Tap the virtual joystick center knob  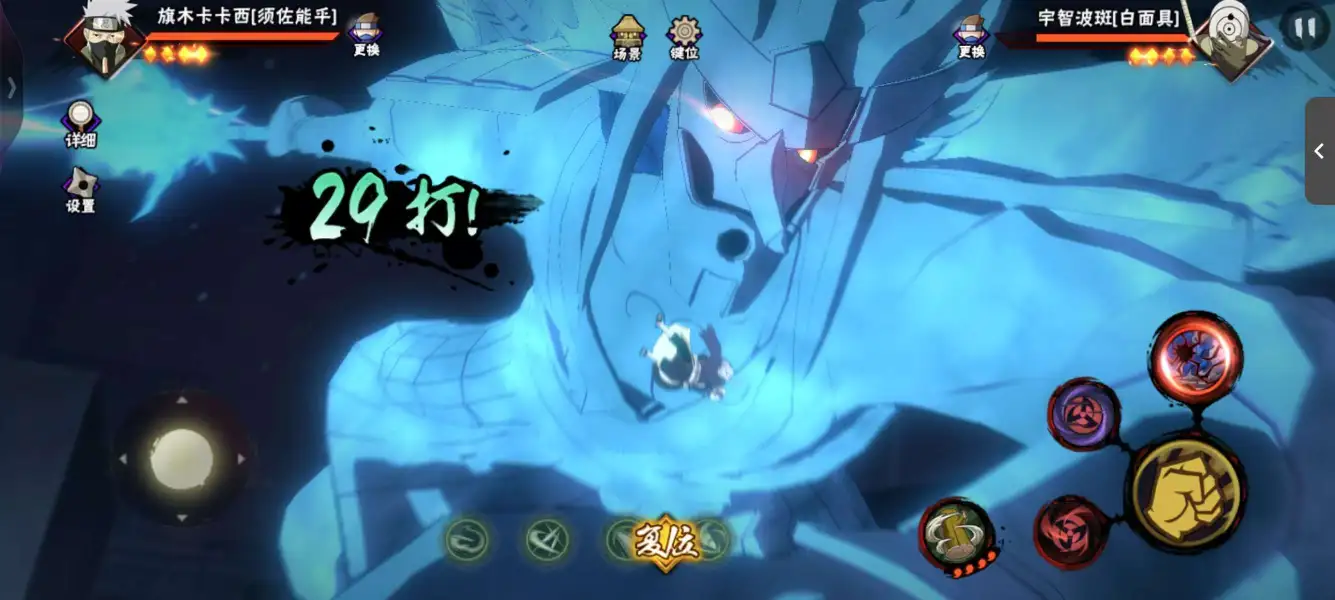click(x=182, y=459)
